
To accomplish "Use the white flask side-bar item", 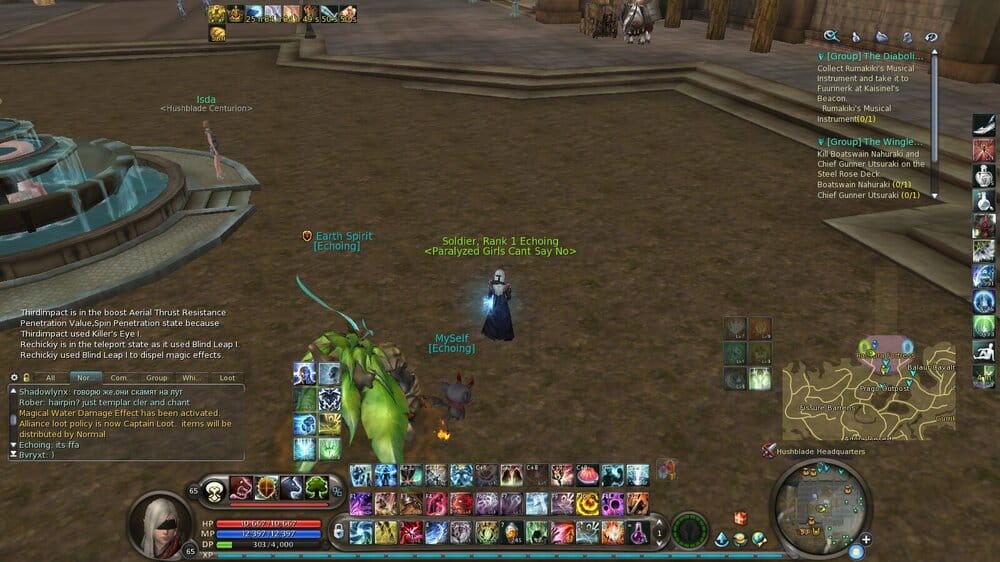I will pos(984,176).
